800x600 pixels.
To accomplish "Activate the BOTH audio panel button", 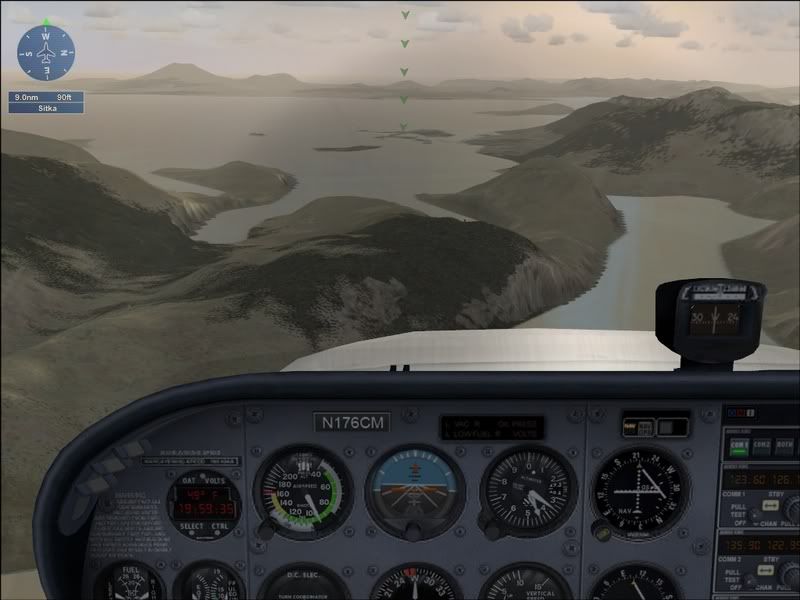I will (x=787, y=447).
